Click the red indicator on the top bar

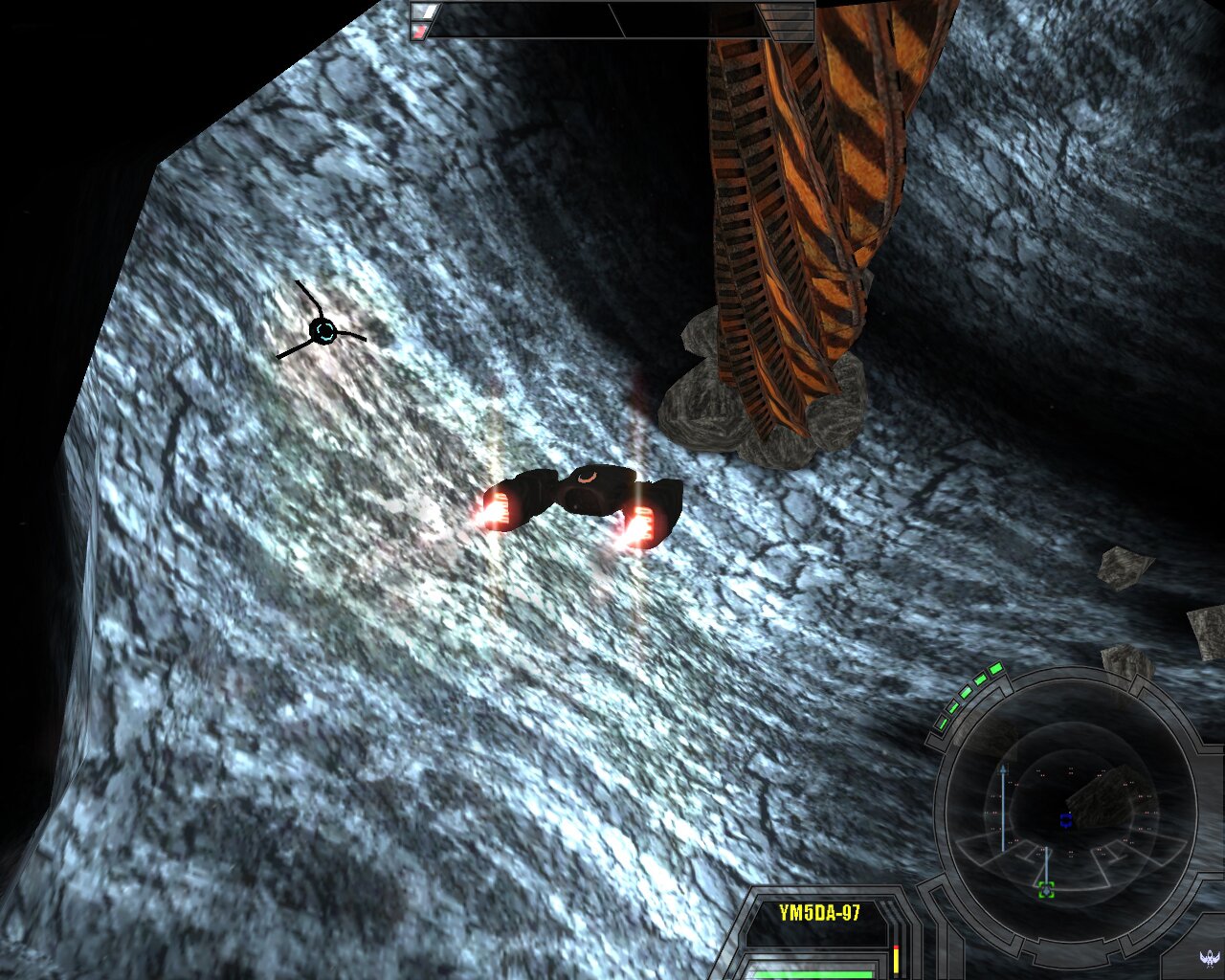419,32
